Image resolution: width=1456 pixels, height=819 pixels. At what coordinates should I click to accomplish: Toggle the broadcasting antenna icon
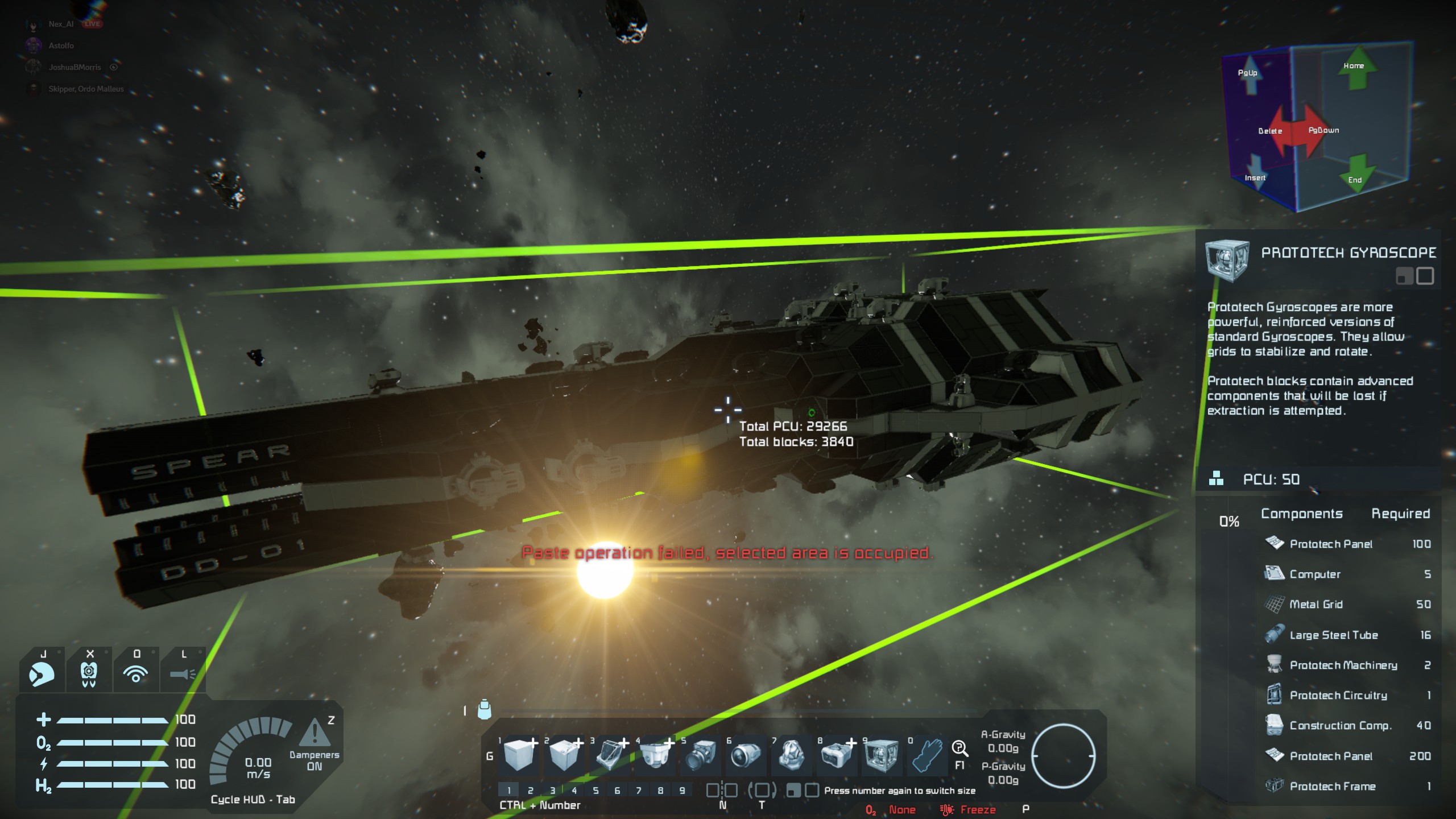(136, 675)
